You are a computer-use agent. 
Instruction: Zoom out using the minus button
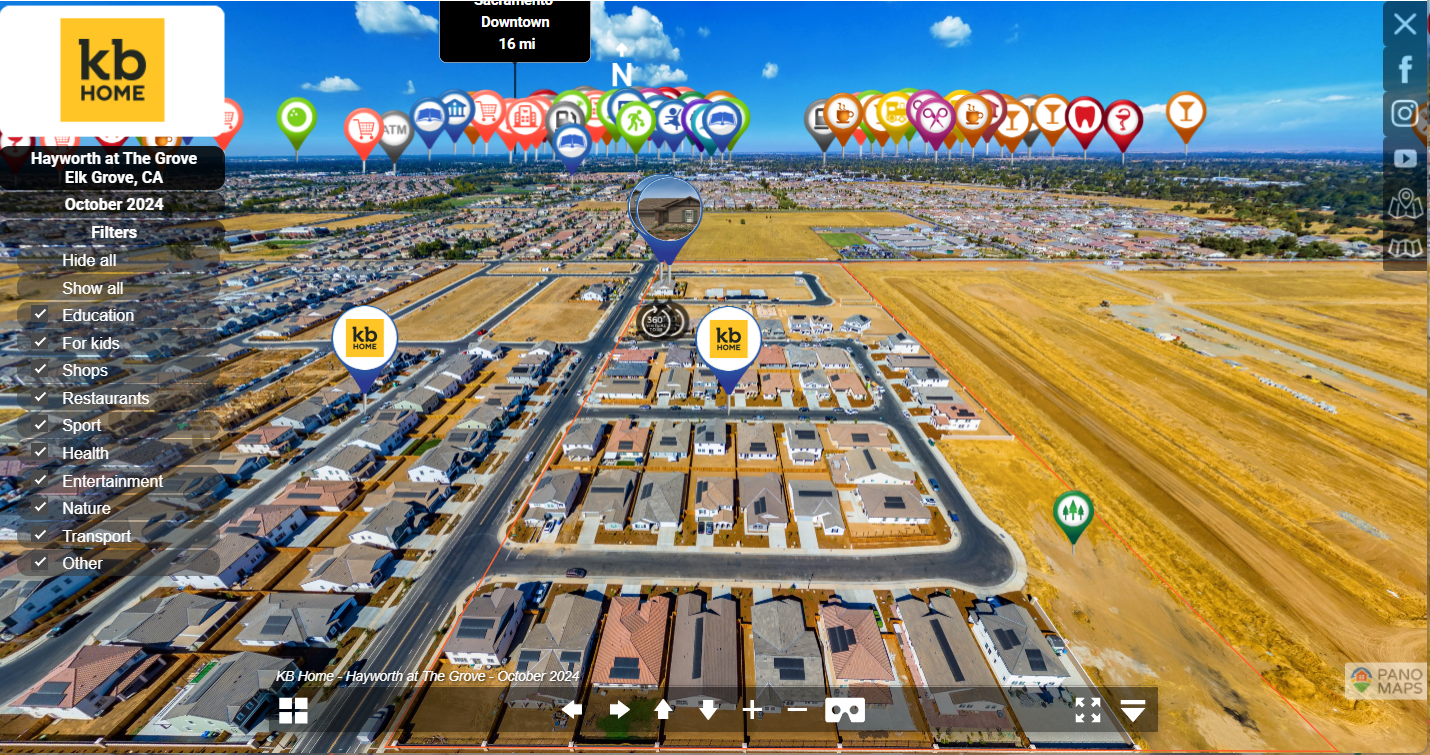797,710
